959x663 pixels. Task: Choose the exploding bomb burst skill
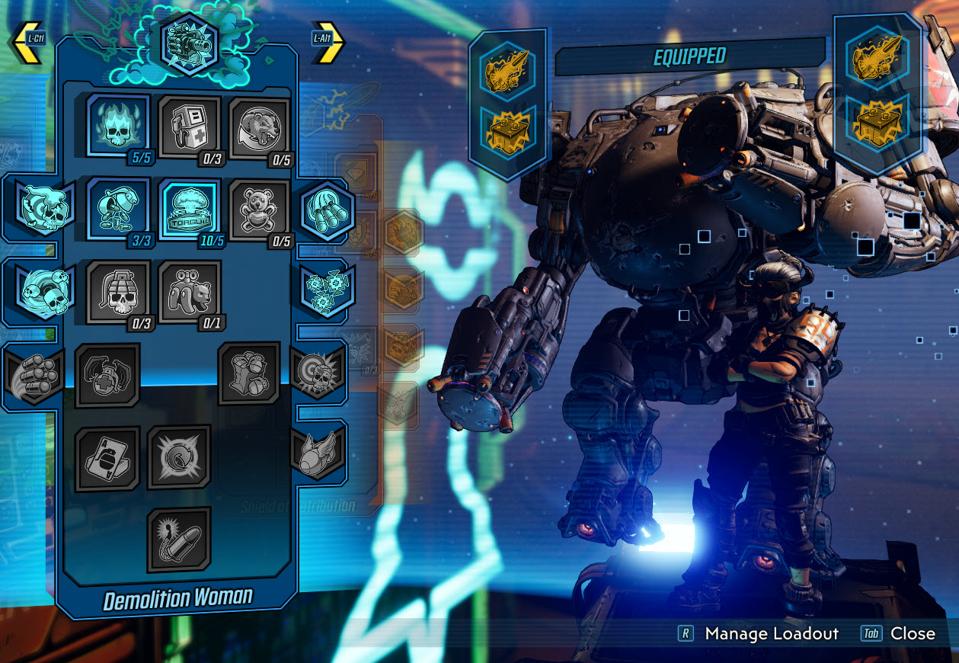(x=179, y=457)
